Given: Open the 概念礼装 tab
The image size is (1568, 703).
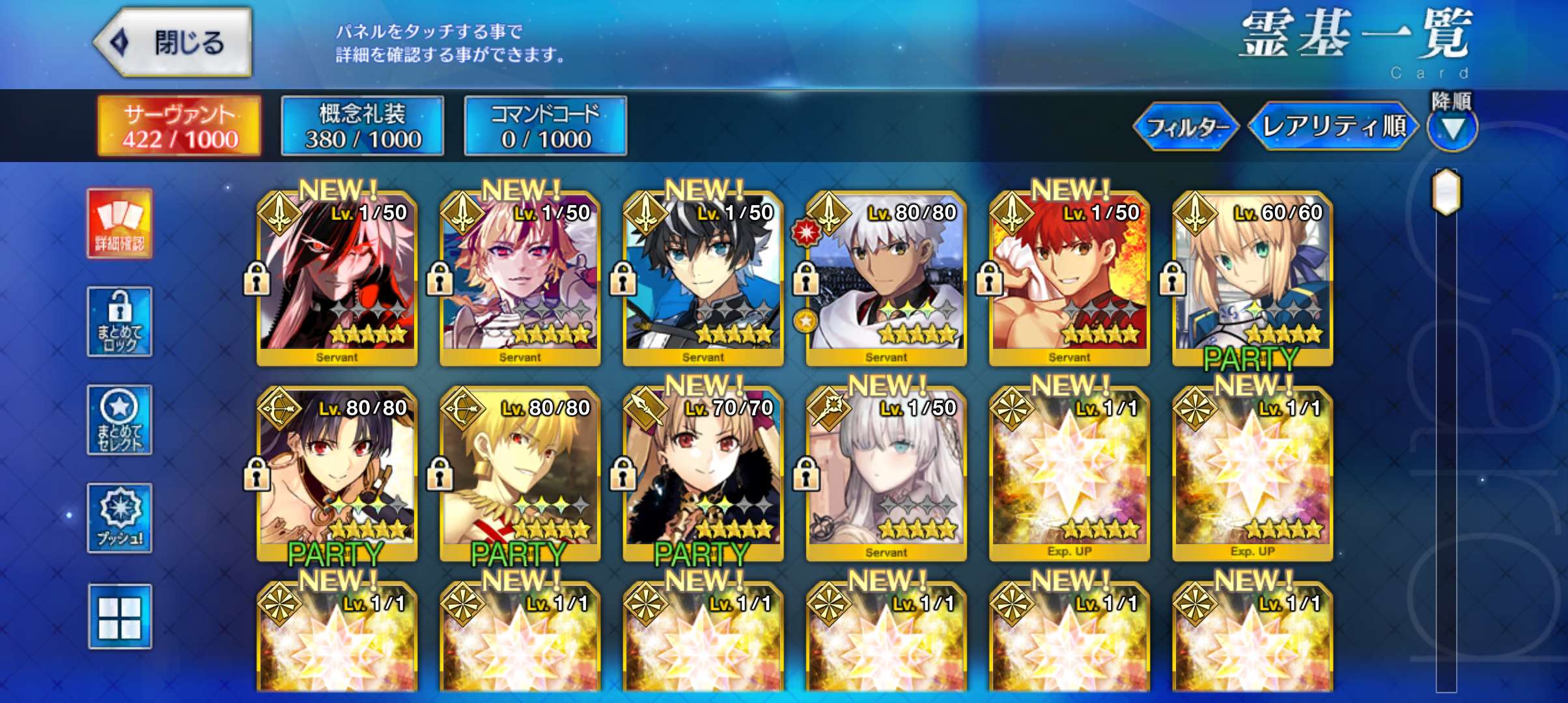Looking at the screenshot, I should click(363, 126).
